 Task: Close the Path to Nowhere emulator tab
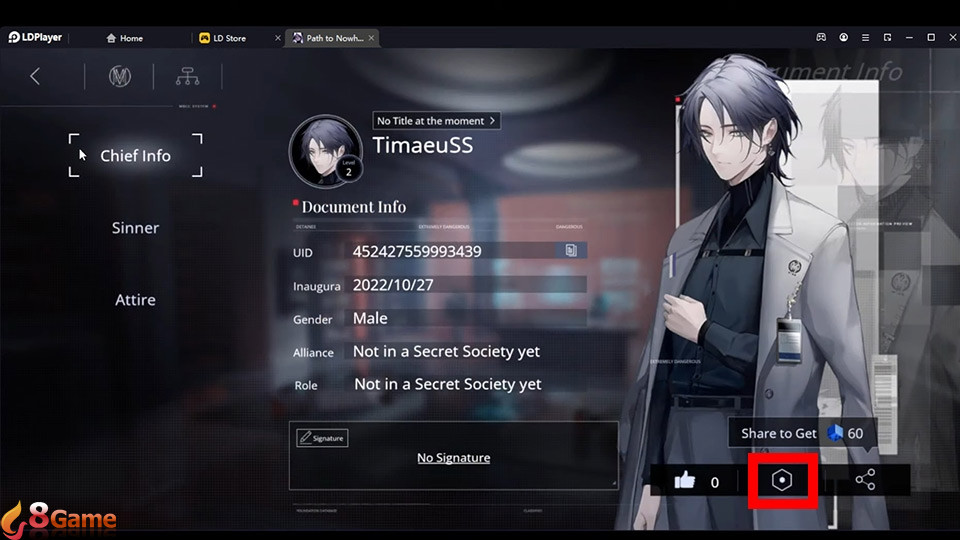tap(372, 38)
